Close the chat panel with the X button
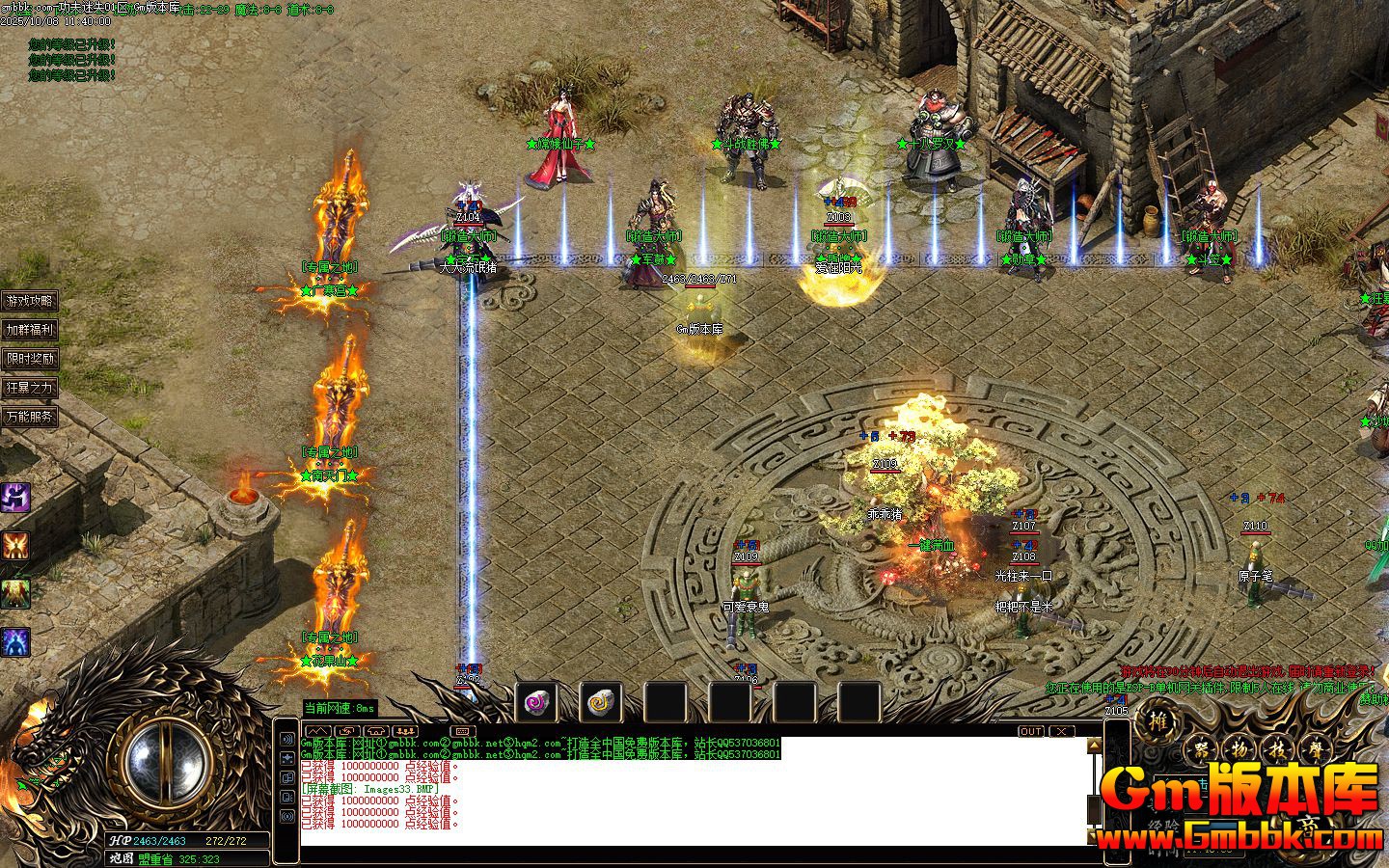Screen dimensions: 1389x868 click(x=1061, y=731)
